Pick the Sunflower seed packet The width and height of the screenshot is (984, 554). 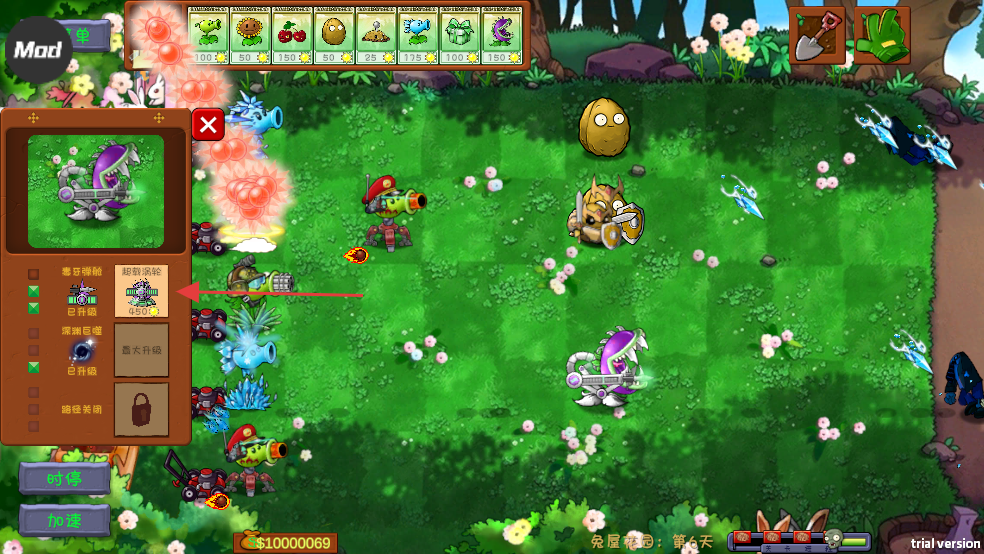tap(250, 36)
